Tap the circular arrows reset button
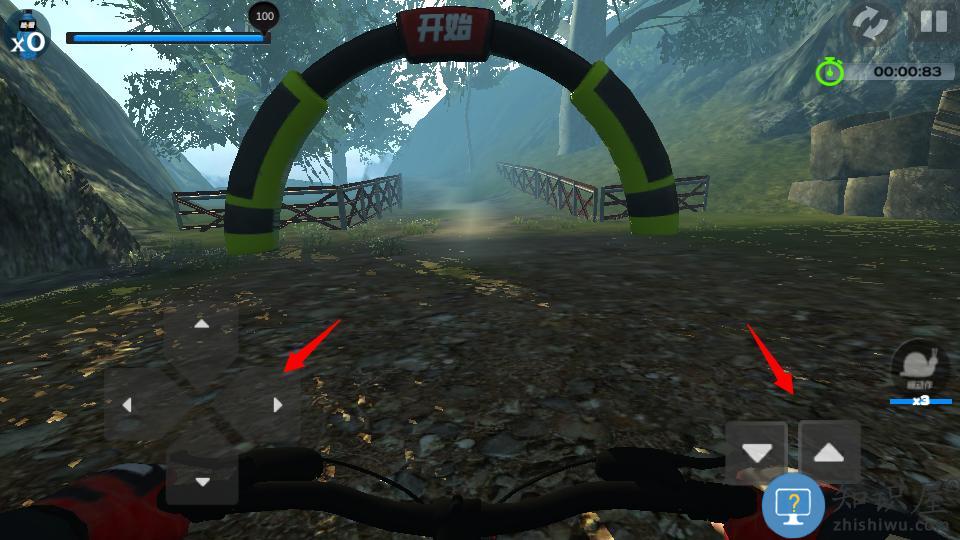Screen dimensions: 960x540 coord(872,24)
